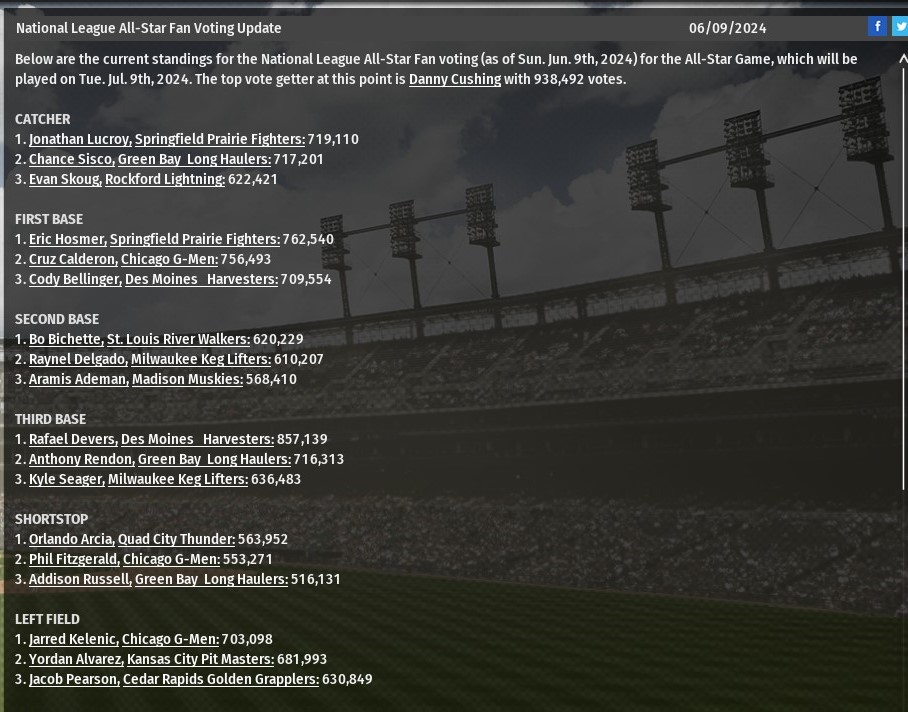Open Bo Bichette's player profile
Screen dimensions: 908x712
(x=65, y=339)
